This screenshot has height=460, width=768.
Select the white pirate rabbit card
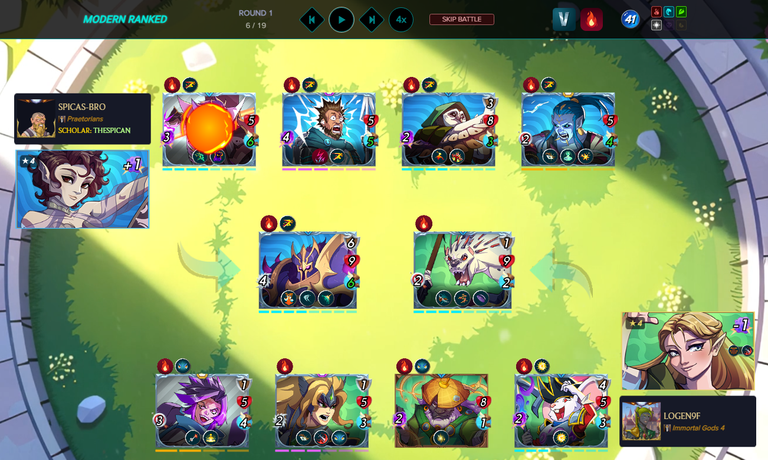560,410
